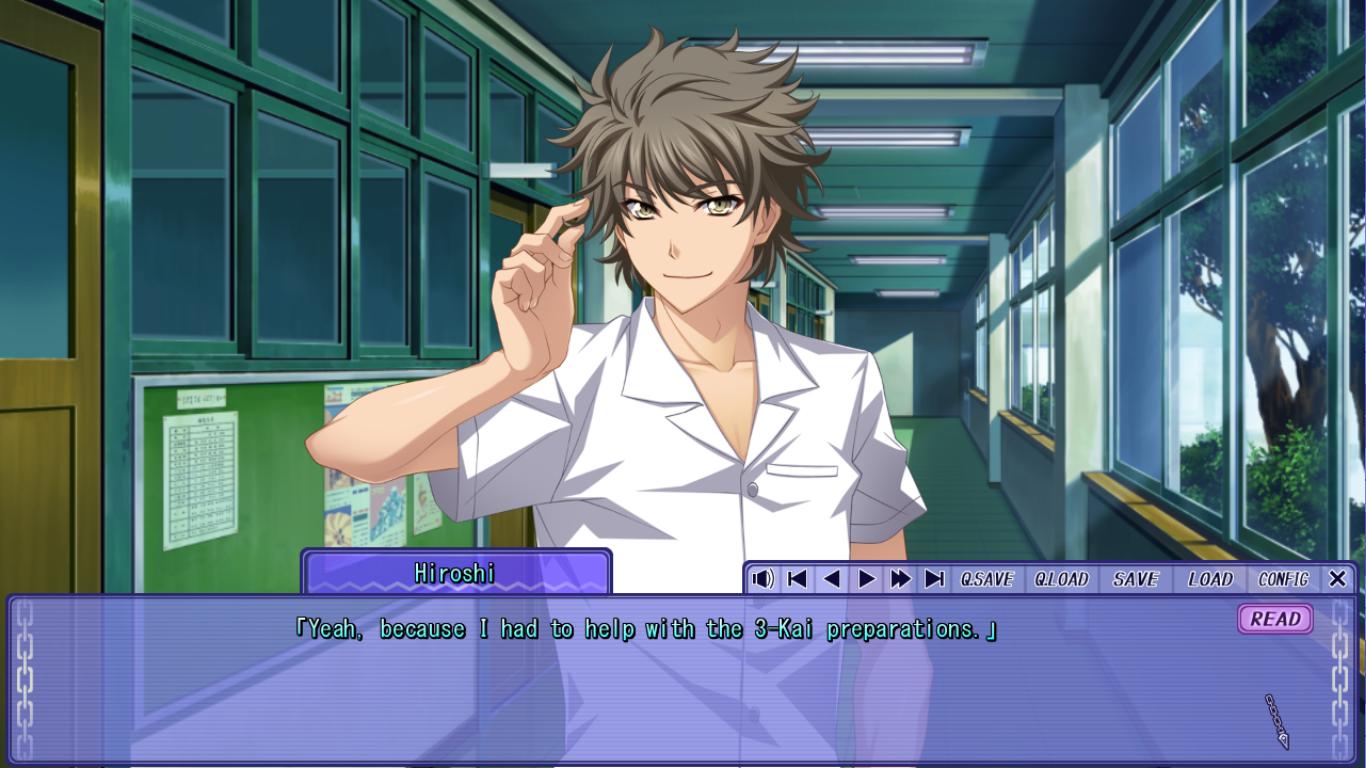Activate the fast-forward double arrow
Image resolution: width=1366 pixels, height=768 pixels.
click(x=901, y=579)
